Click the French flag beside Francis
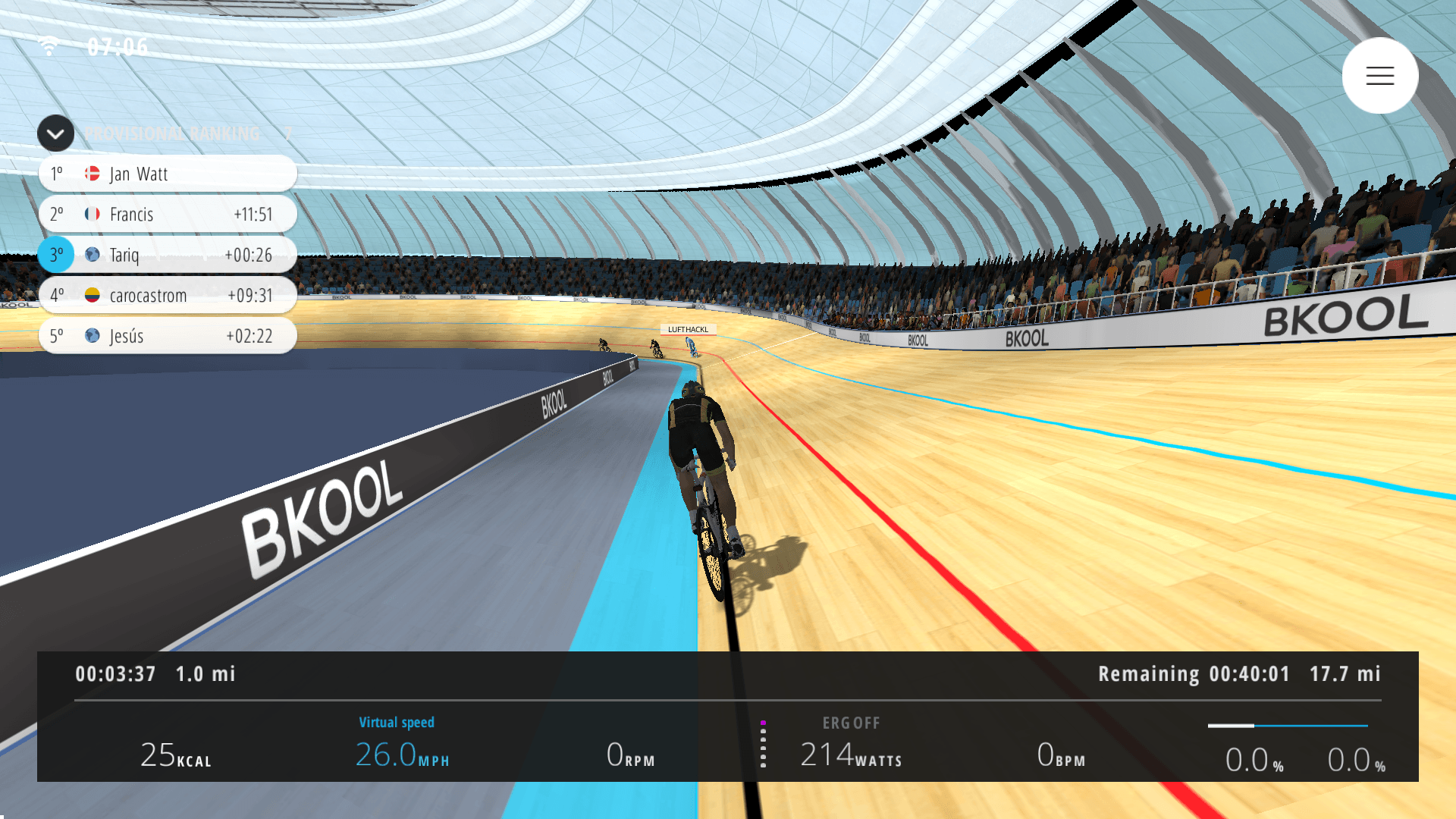 [92, 214]
